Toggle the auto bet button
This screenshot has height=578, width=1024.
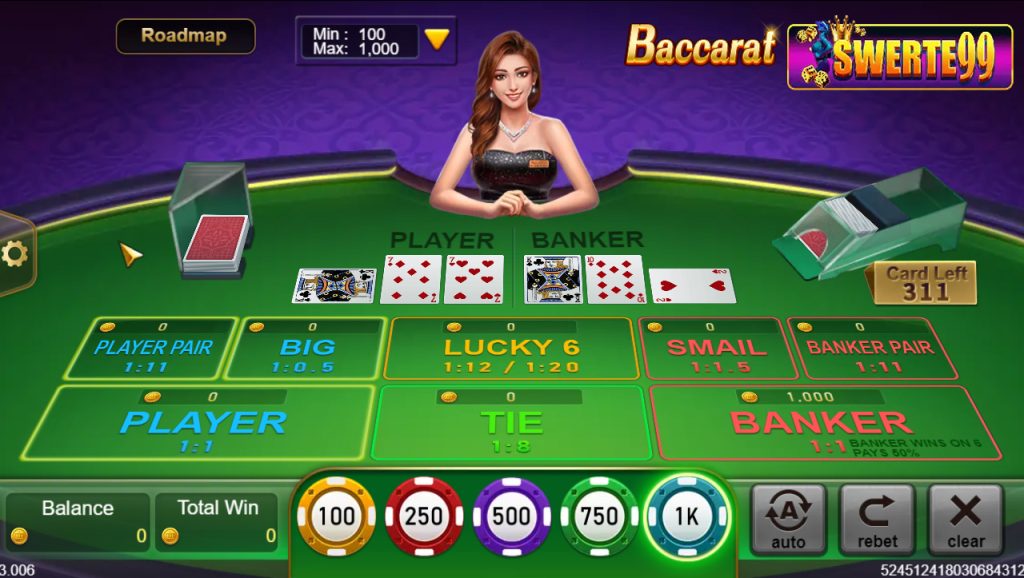point(788,519)
